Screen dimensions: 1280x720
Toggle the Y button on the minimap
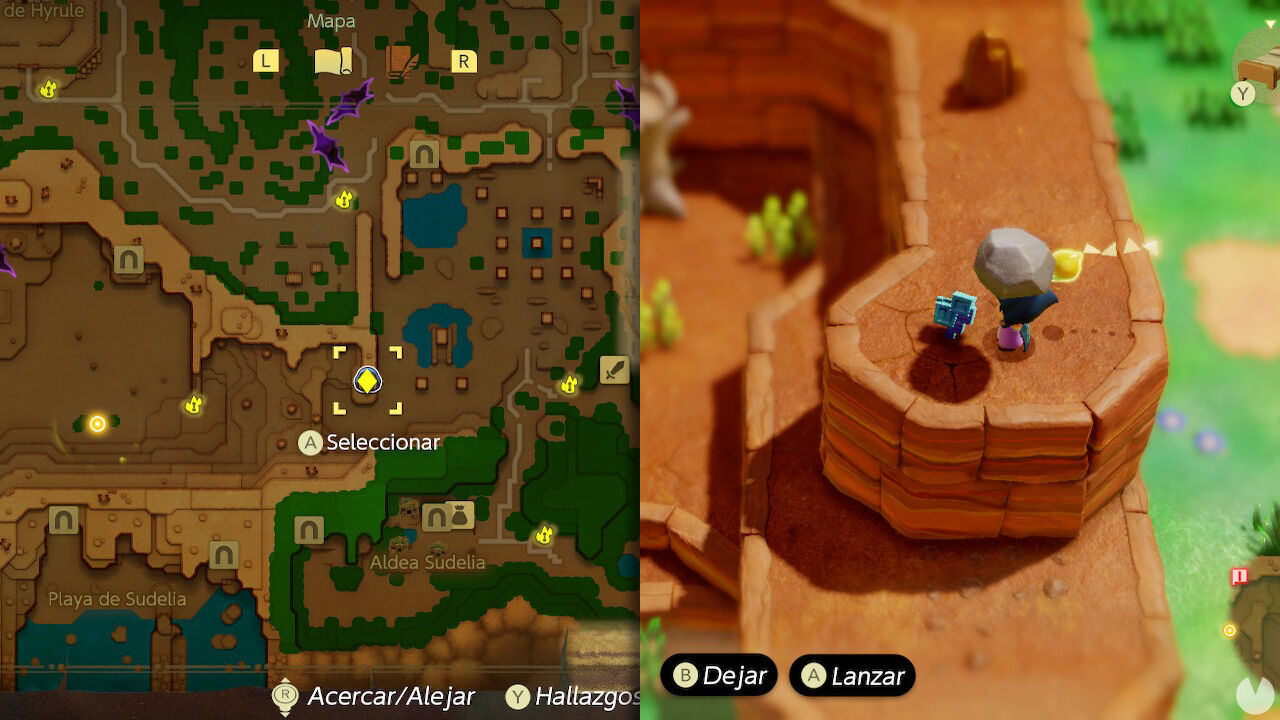tap(1243, 93)
